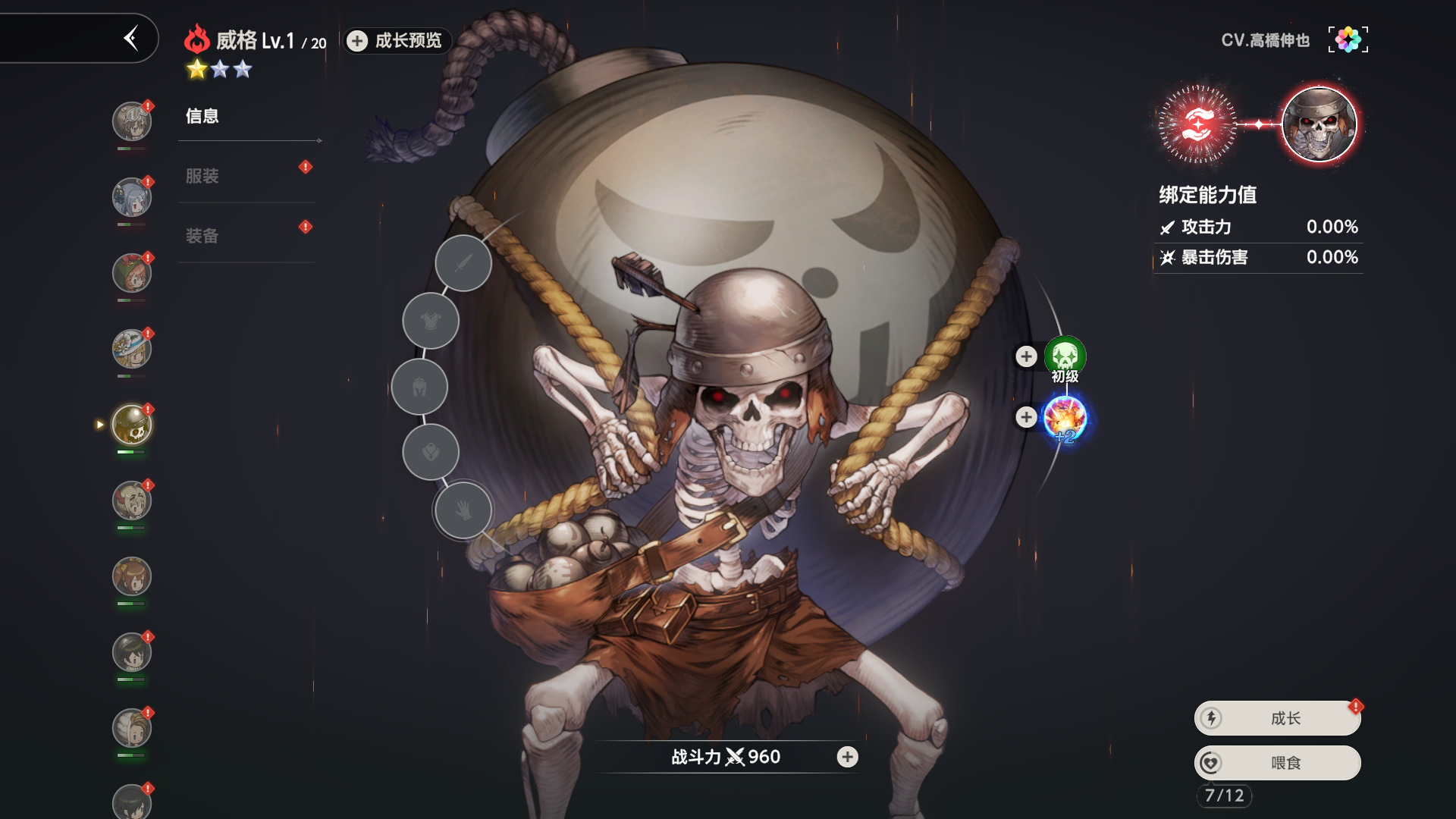Image resolution: width=1456 pixels, height=819 pixels.
Task: Open the 服装 costume tab
Action: (202, 176)
